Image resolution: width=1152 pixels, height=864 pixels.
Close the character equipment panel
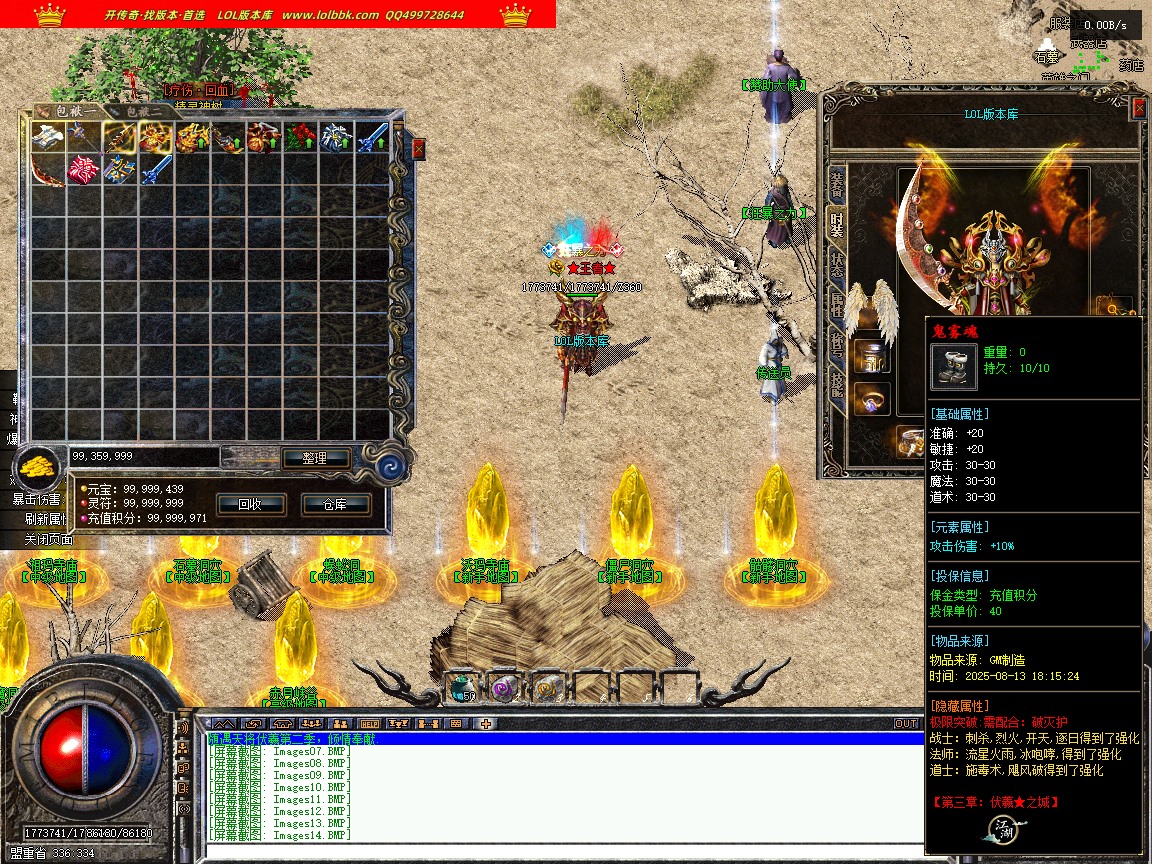pyautogui.click(x=1139, y=107)
